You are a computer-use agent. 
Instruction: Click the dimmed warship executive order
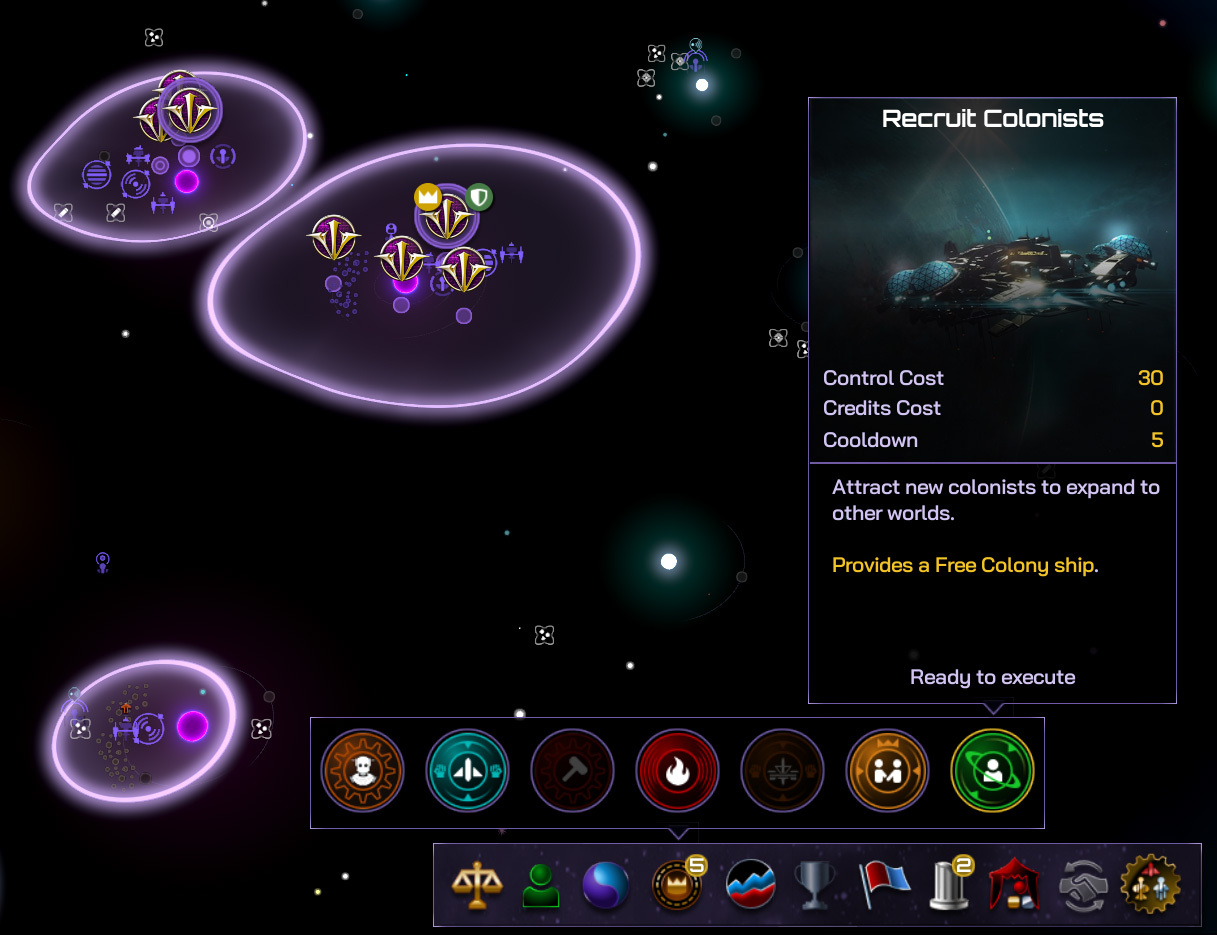pyautogui.click(x=782, y=771)
